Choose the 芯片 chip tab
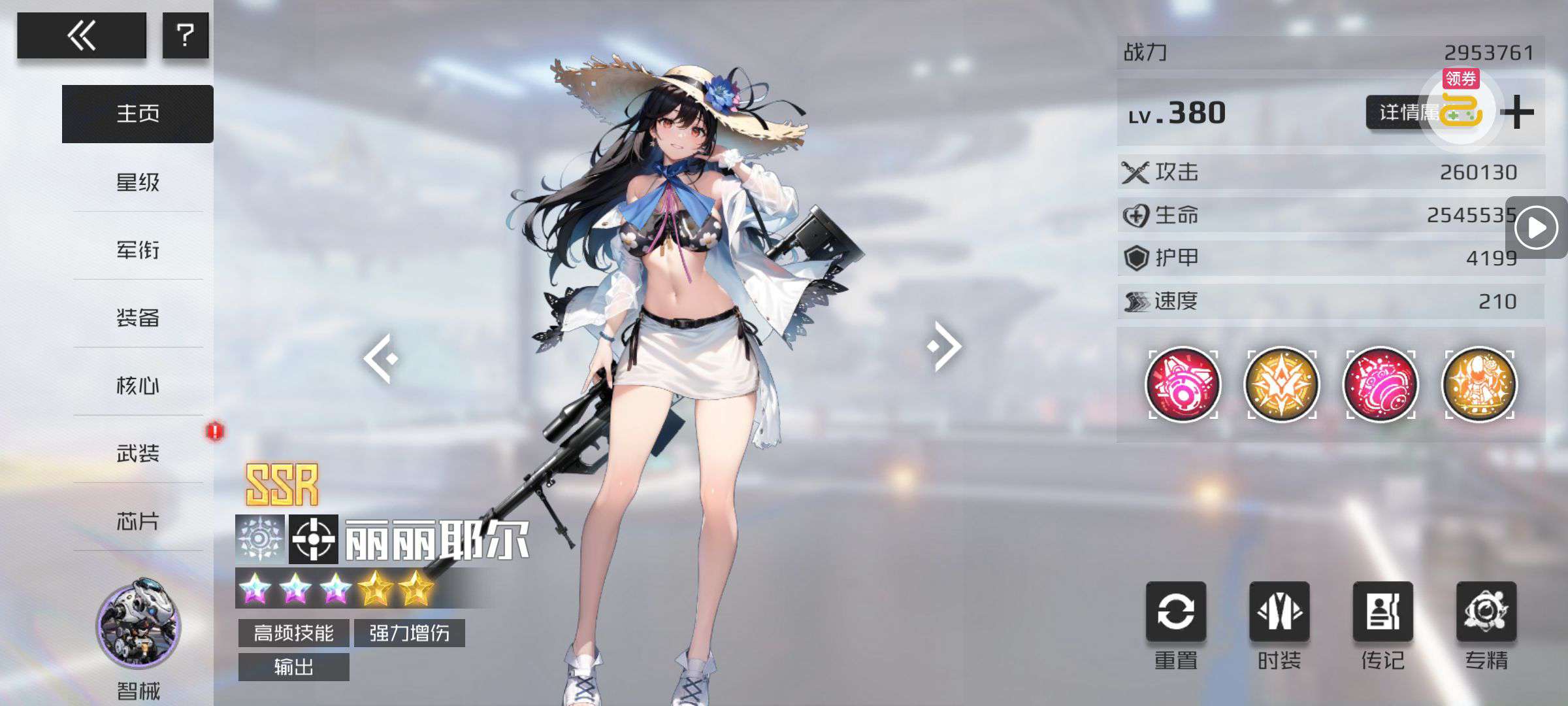The image size is (1568, 706). (x=138, y=521)
